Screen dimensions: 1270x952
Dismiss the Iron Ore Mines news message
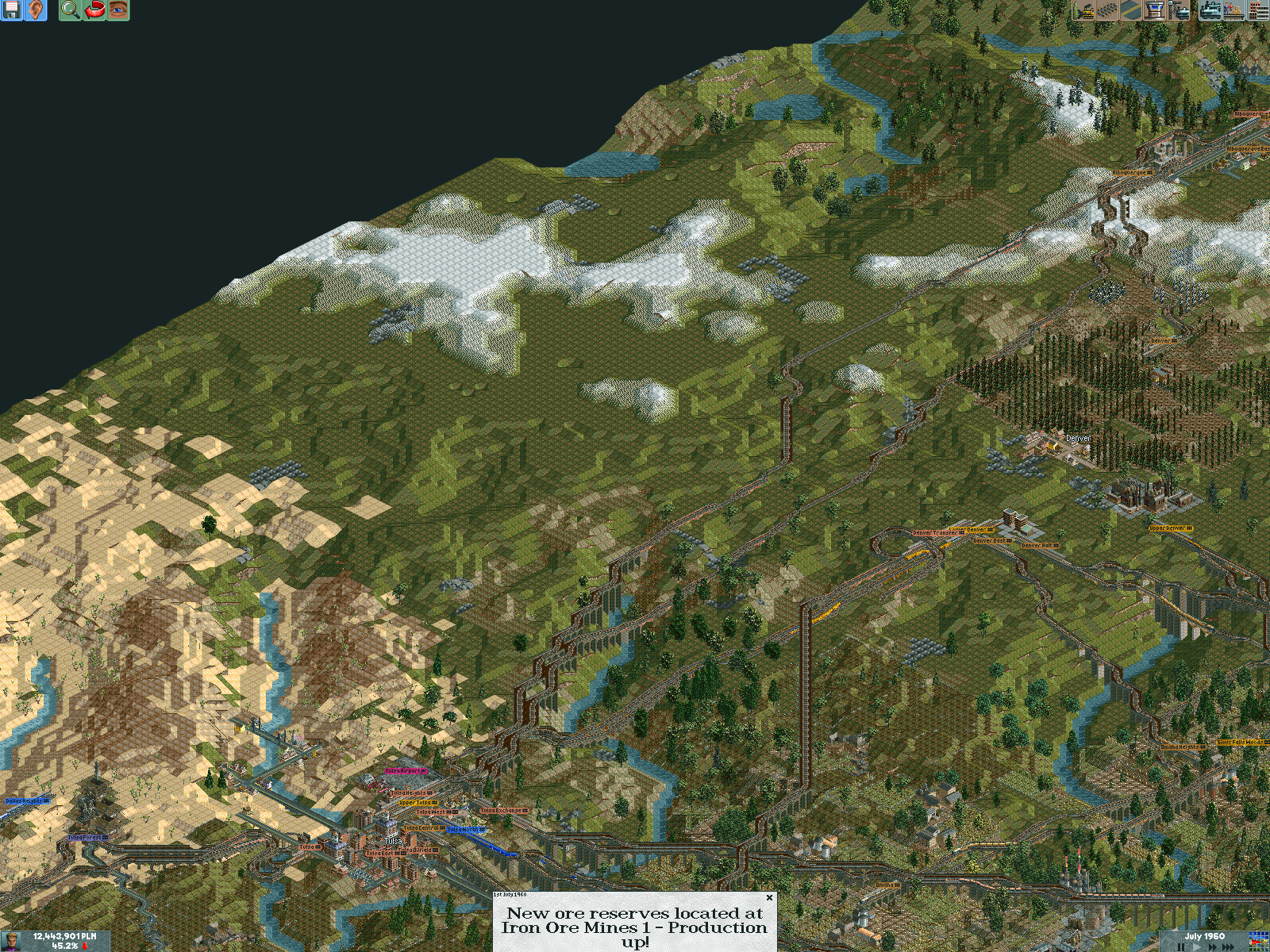coord(768,899)
